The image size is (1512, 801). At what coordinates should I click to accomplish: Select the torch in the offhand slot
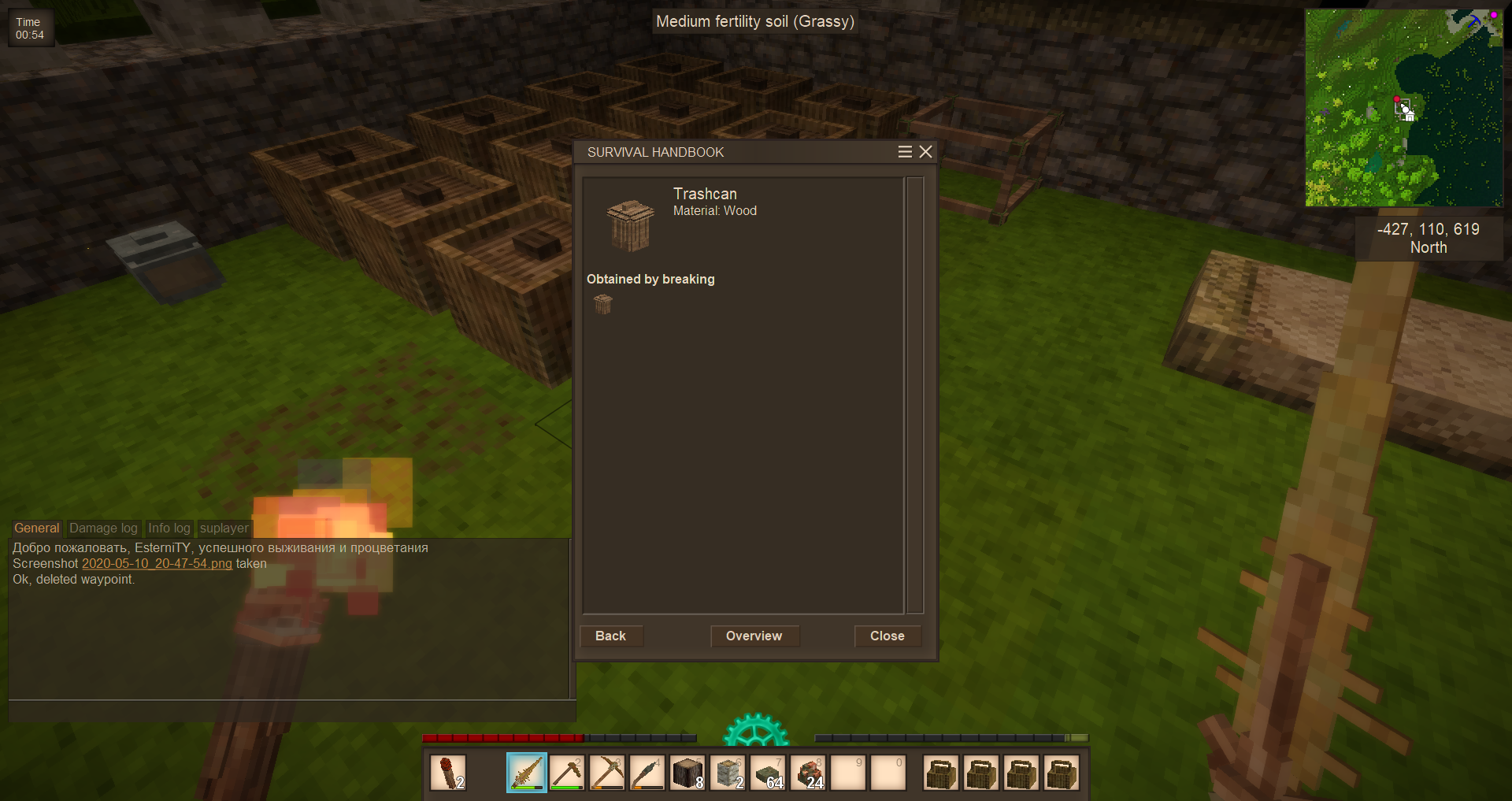(x=448, y=773)
